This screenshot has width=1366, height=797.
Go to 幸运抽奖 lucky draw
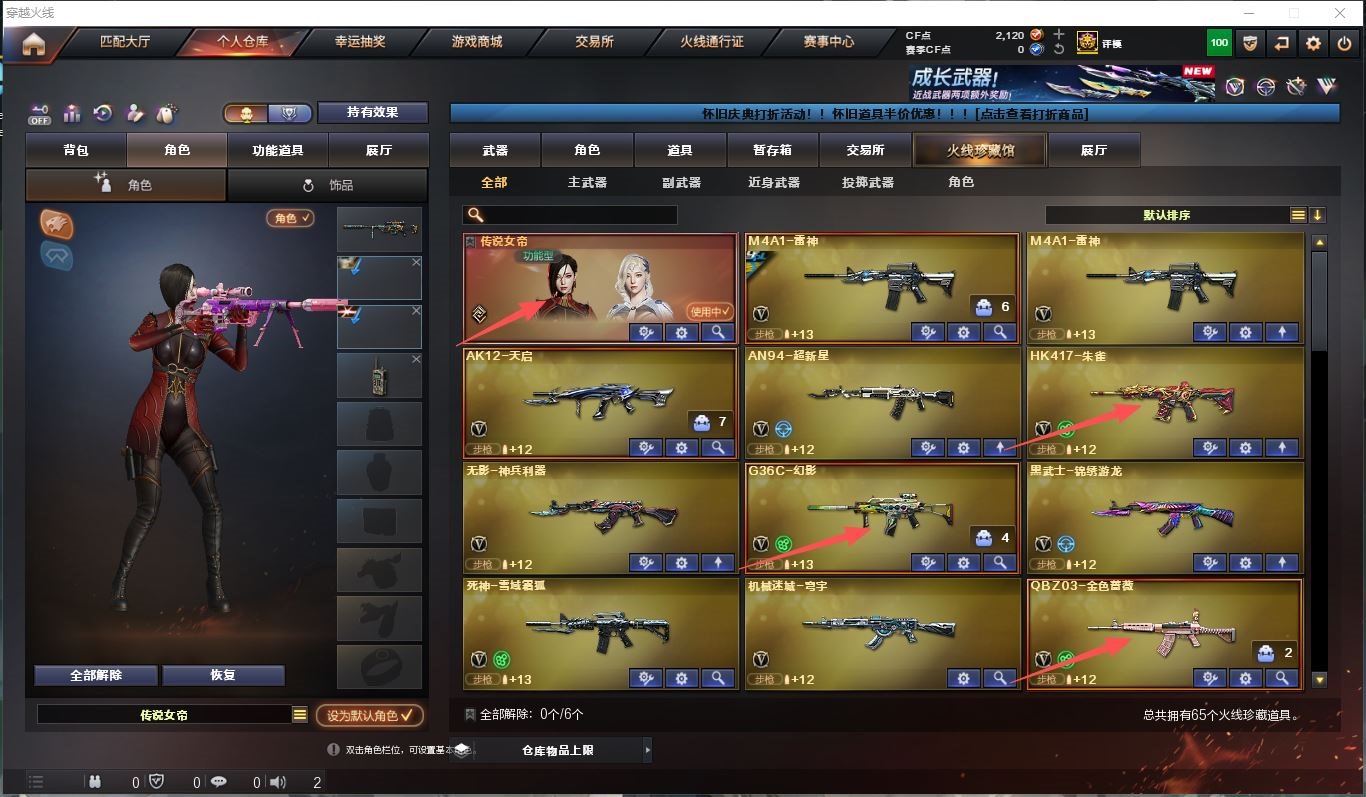[360, 42]
